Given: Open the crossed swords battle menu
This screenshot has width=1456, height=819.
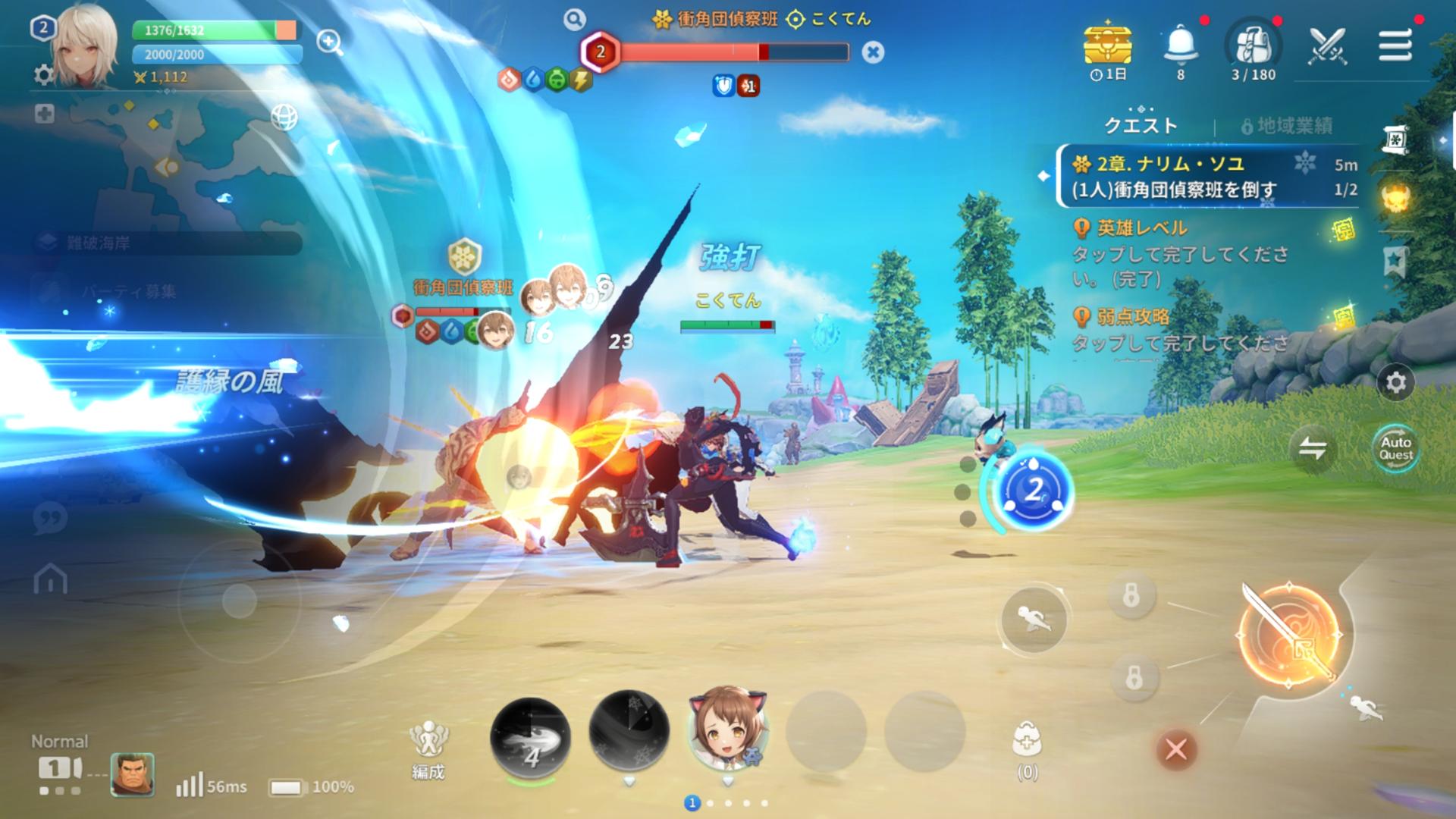Looking at the screenshot, I should (1328, 45).
